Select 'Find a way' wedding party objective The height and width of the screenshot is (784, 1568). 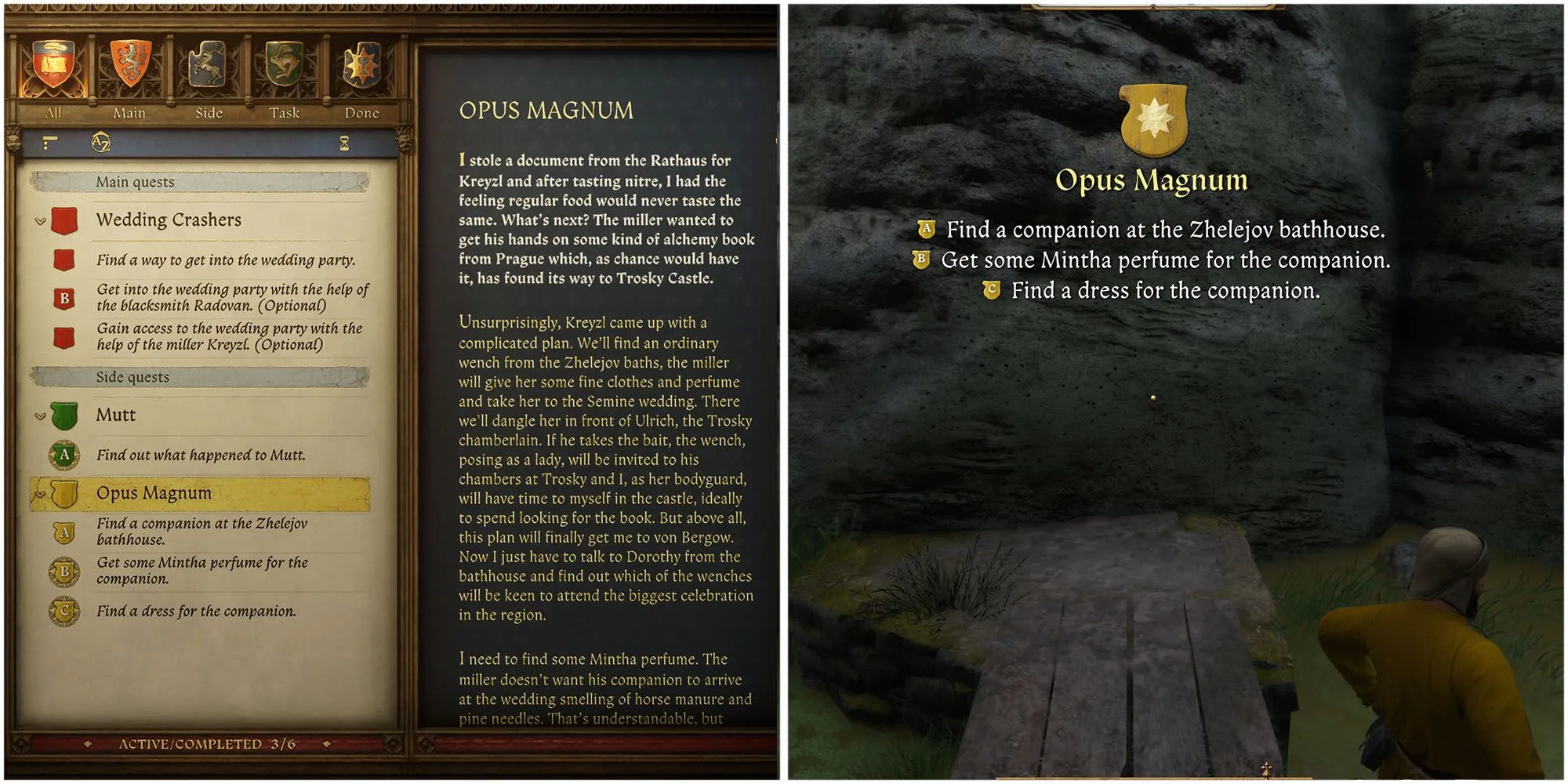(x=226, y=260)
